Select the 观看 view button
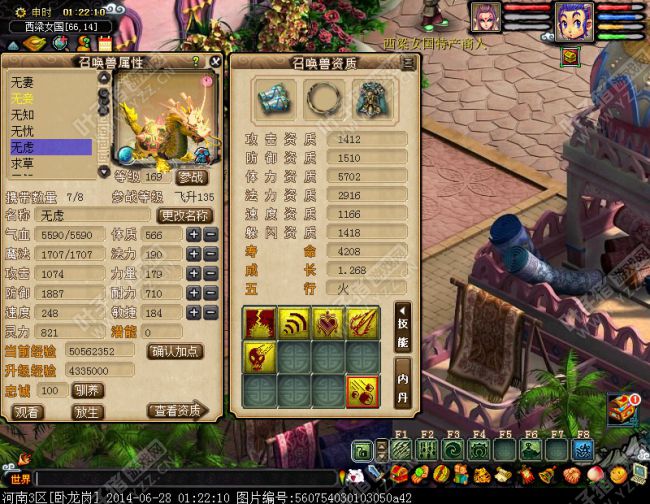This screenshot has height=504, width=650. [x=28, y=411]
